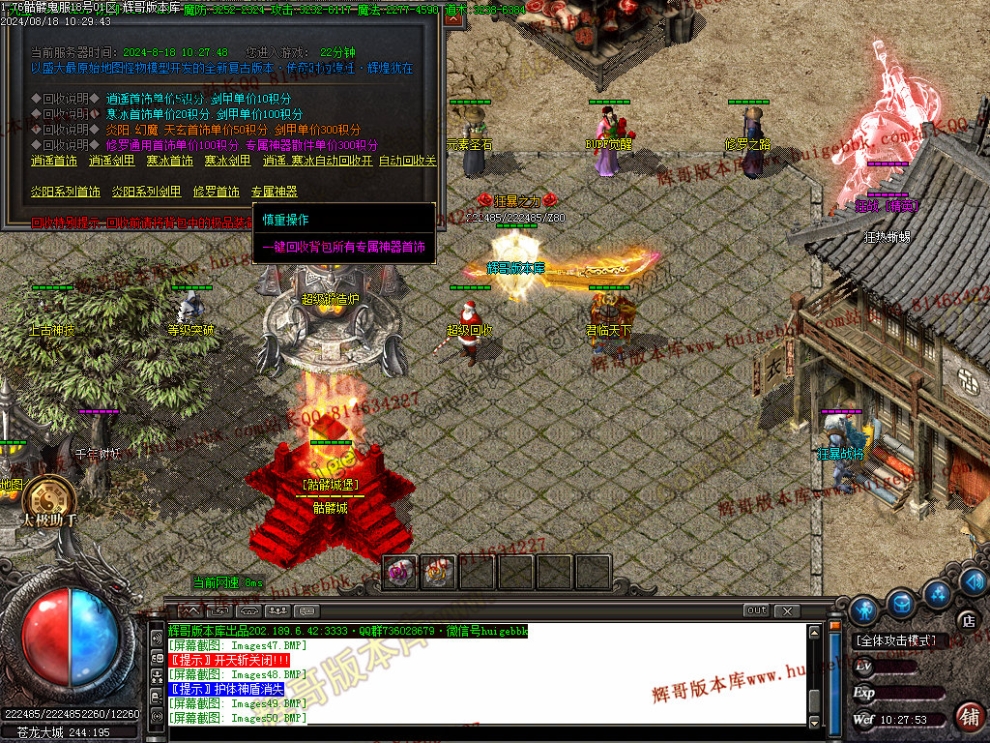Select the 炎阳系列剑甲 recycle link
The height and width of the screenshot is (743, 990).
tap(147, 192)
